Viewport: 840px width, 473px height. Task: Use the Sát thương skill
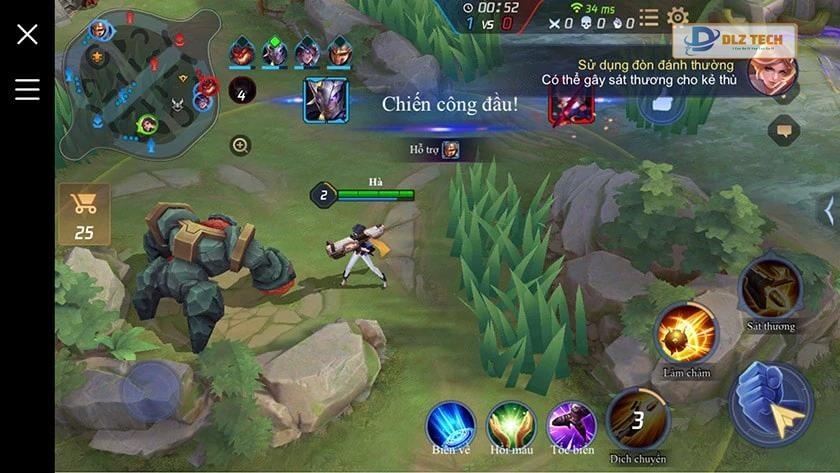click(770, 287)
